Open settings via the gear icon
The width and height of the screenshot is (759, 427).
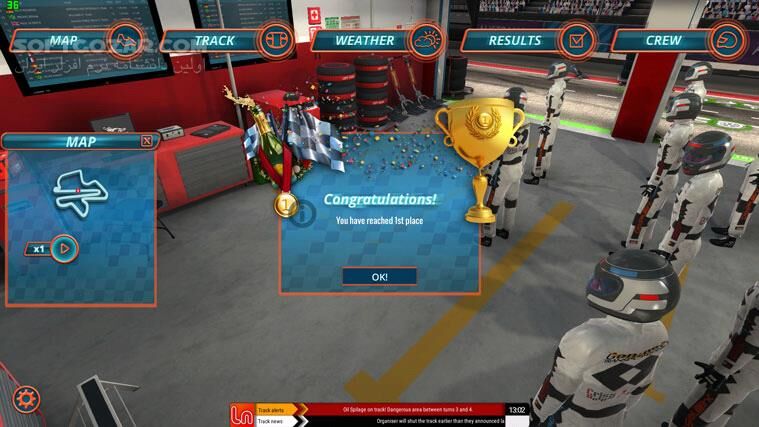tap(25, 400)
